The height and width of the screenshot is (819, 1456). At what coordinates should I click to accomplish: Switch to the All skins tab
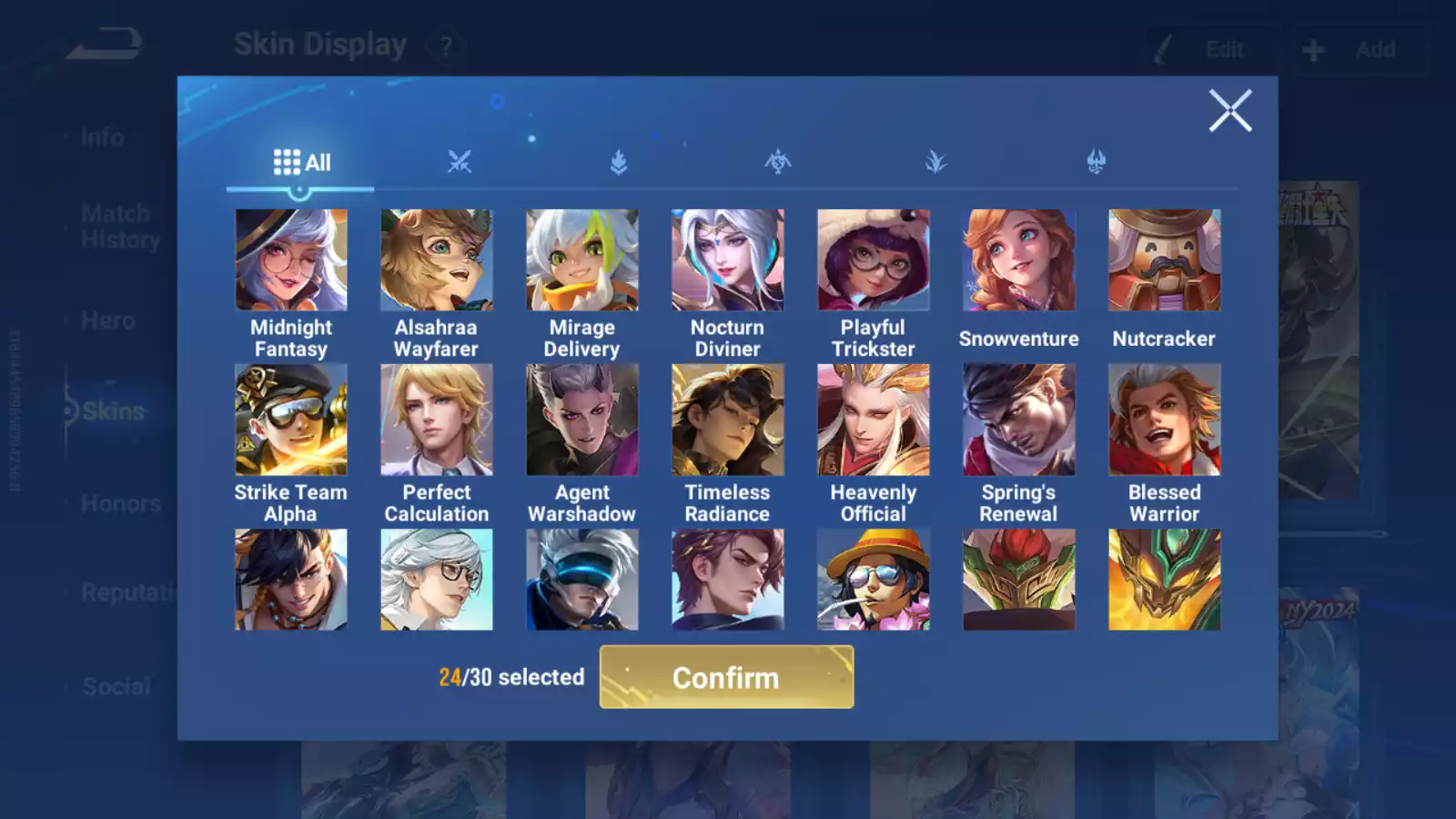(x=301, y=163)
